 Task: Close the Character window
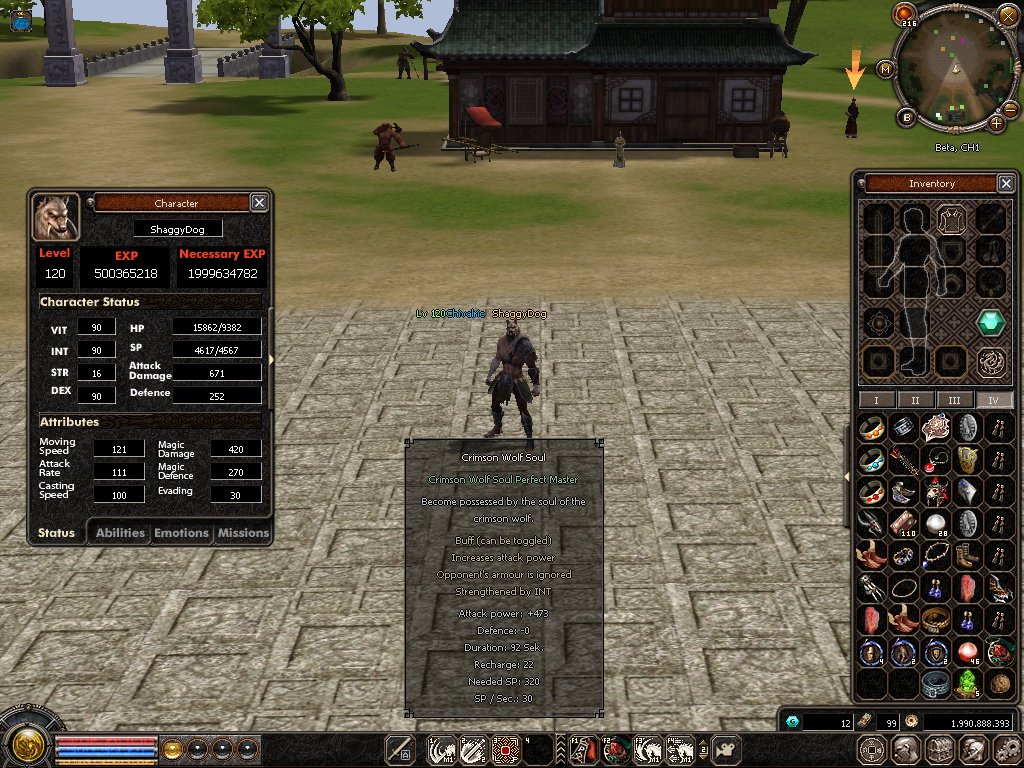tap(259, 203)
